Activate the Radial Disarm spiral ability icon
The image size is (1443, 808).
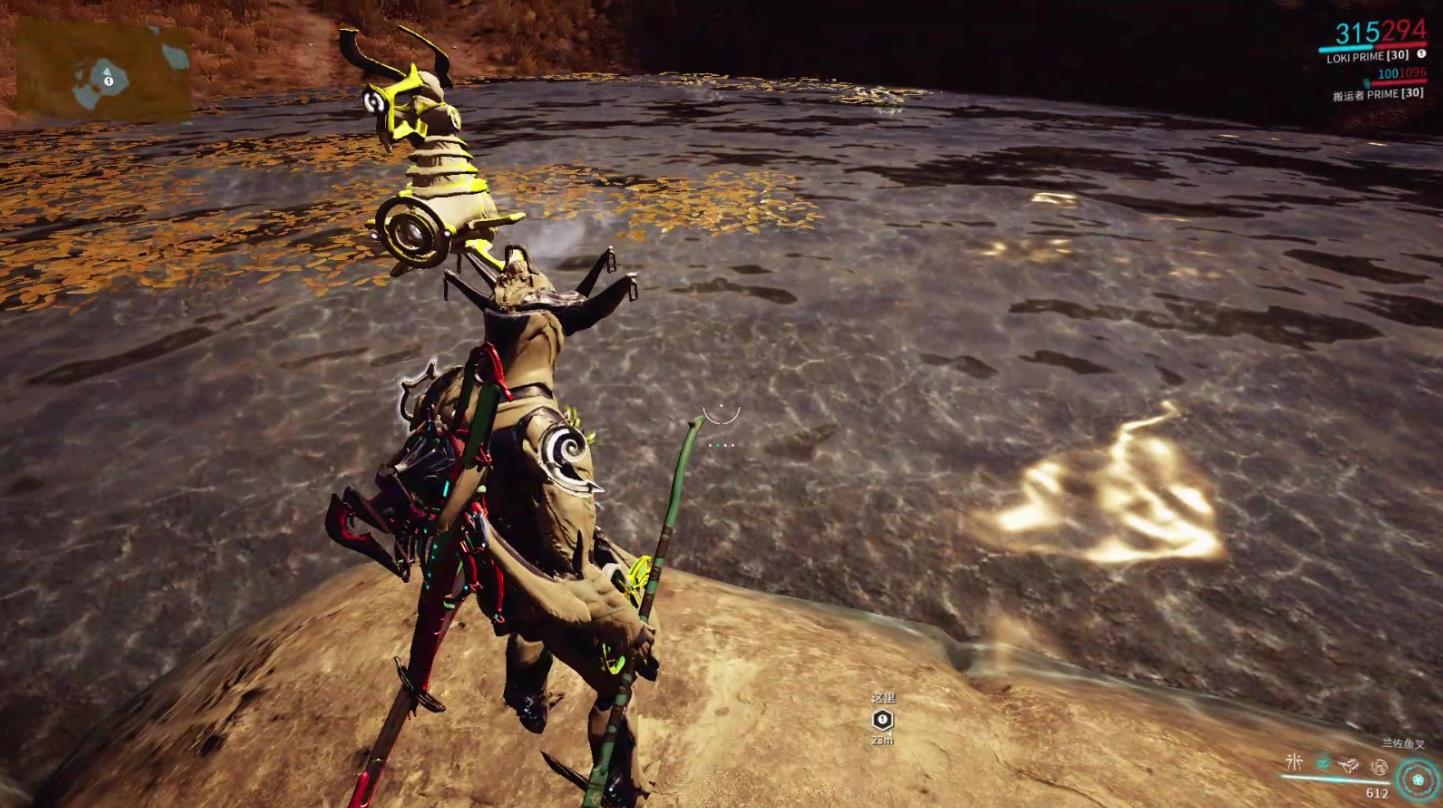(1379, 766)
